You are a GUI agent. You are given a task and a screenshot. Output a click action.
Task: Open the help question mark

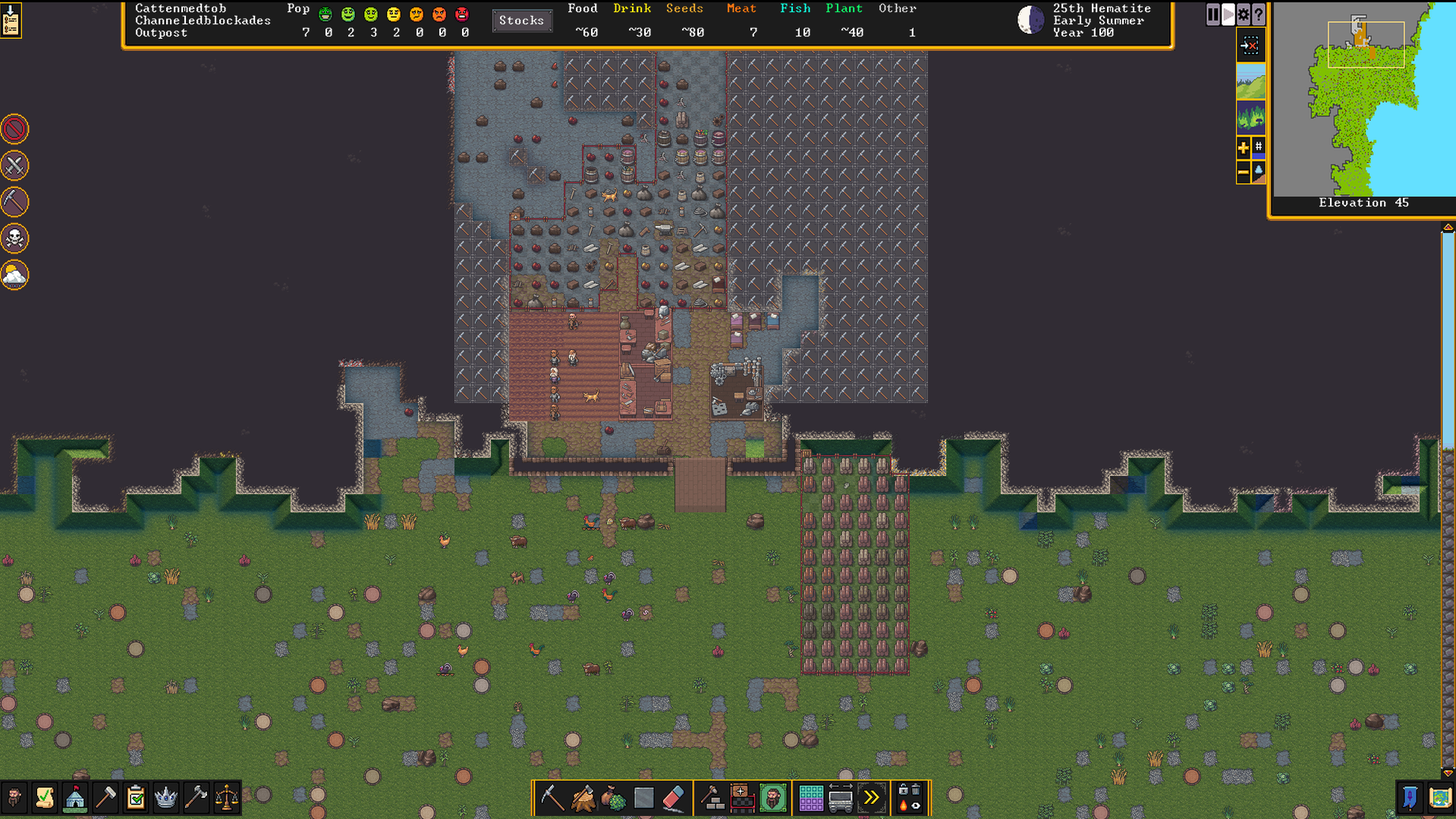(x=1258, y=14)
